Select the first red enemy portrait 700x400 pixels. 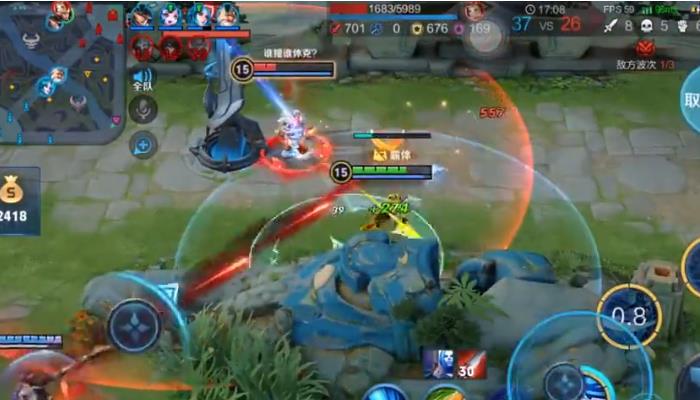(143, 47)
